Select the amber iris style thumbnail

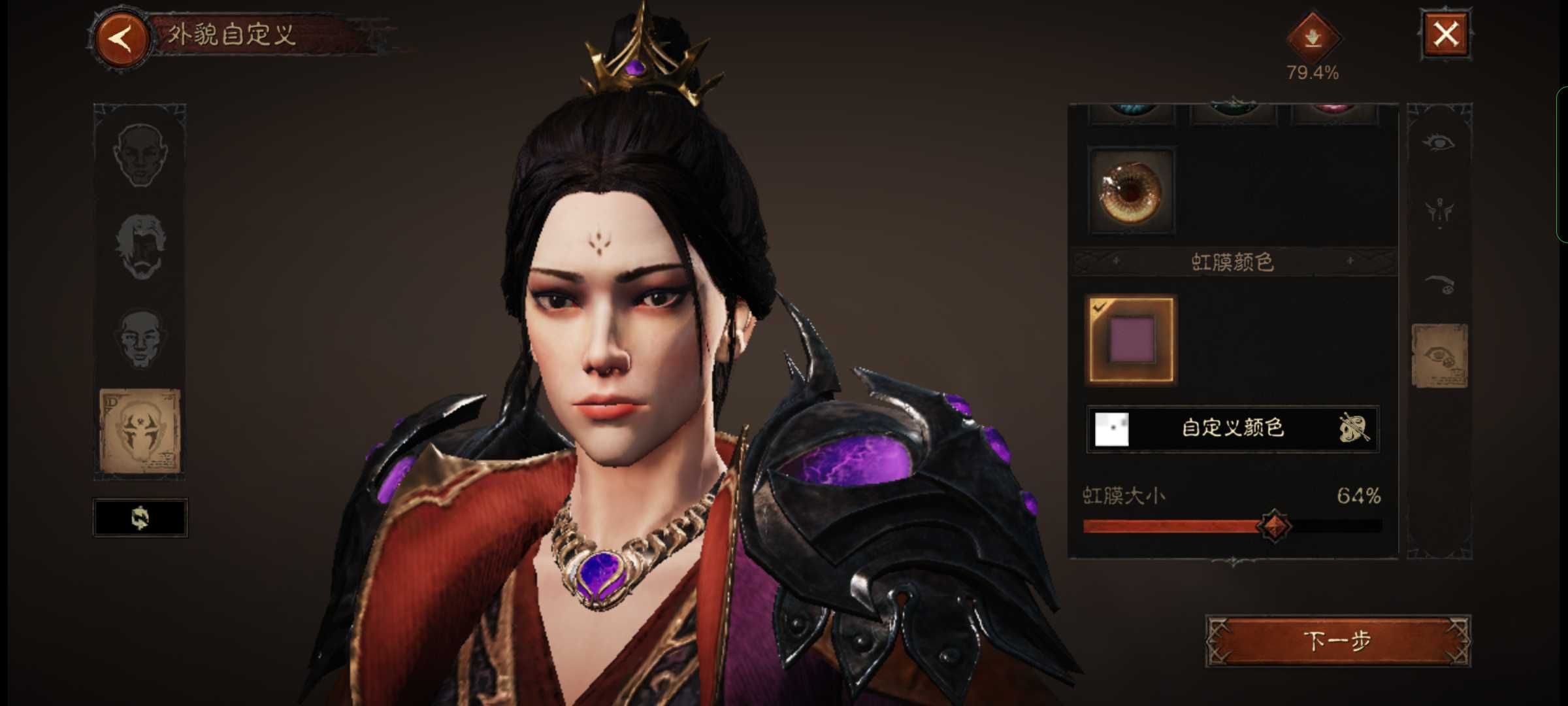tap(1131, 191)
